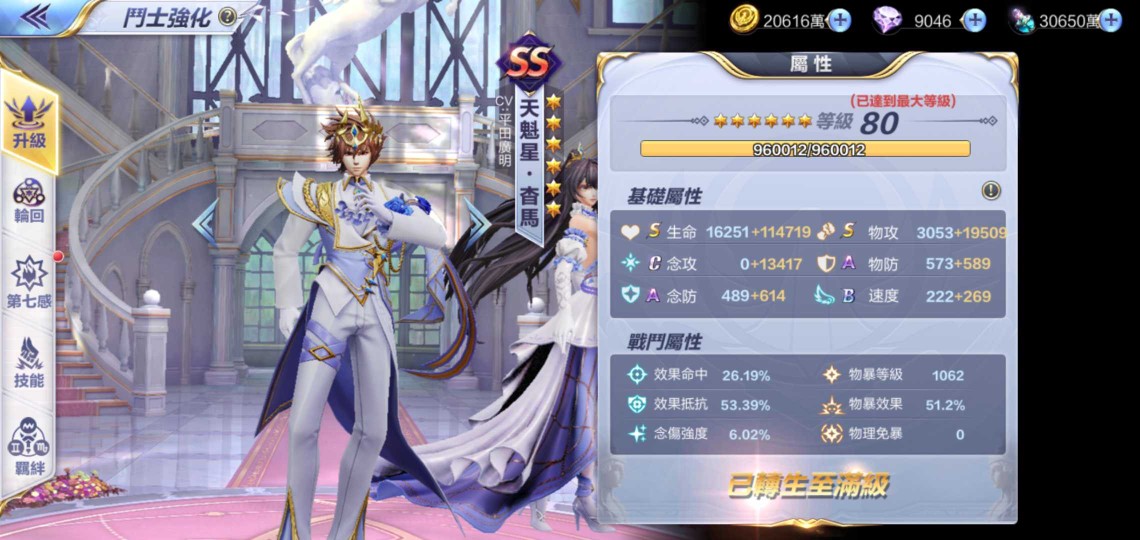Add purple diamonds with the plus button
1140x540 pixels.
tap(973, 20)
